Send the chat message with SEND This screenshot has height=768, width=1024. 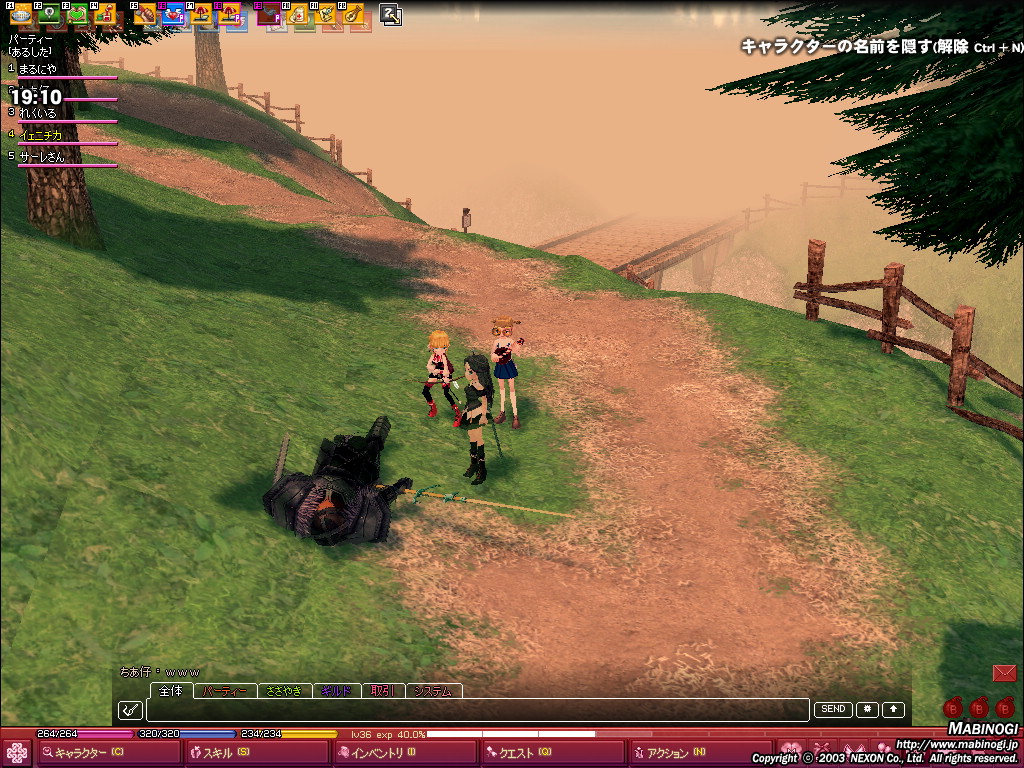[x=832, y=710]
